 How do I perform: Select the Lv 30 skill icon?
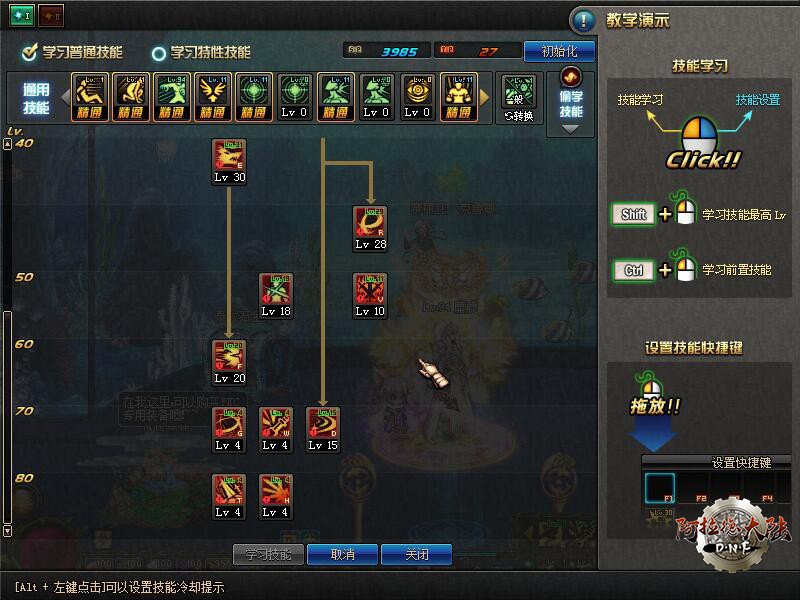(229, 156)
